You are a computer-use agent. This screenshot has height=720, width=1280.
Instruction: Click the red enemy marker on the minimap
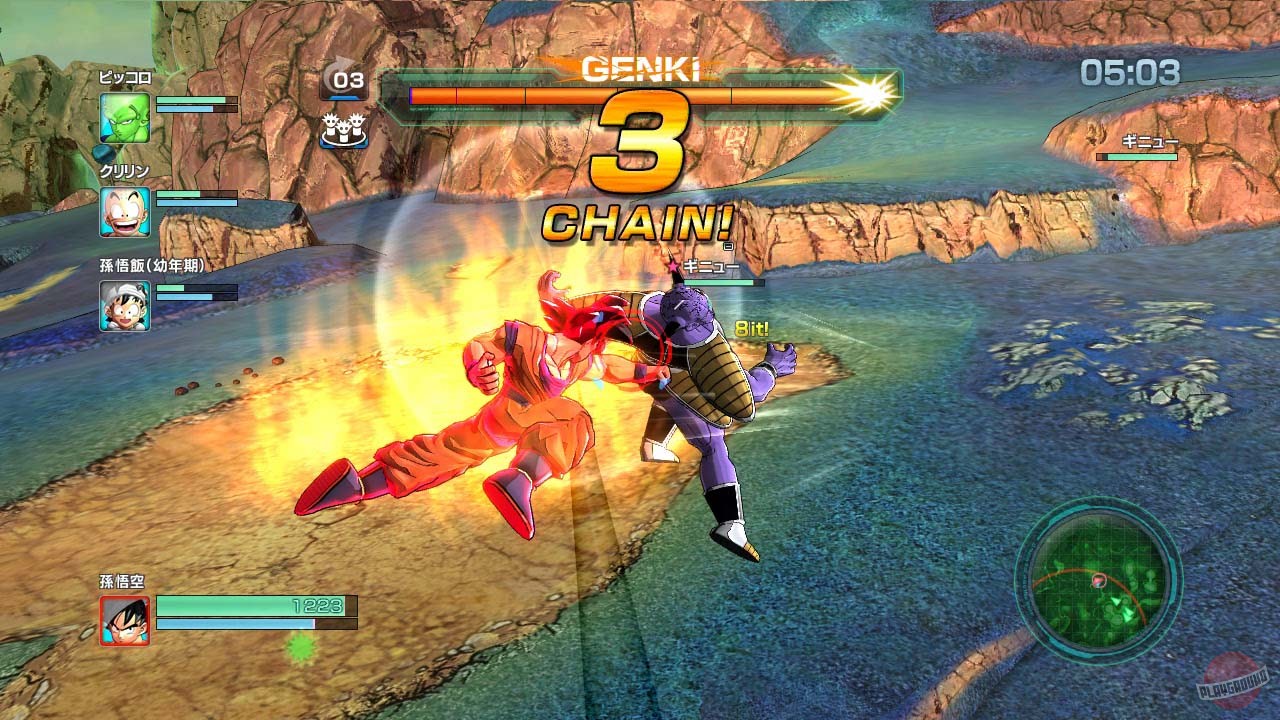tap(1099, 579)
